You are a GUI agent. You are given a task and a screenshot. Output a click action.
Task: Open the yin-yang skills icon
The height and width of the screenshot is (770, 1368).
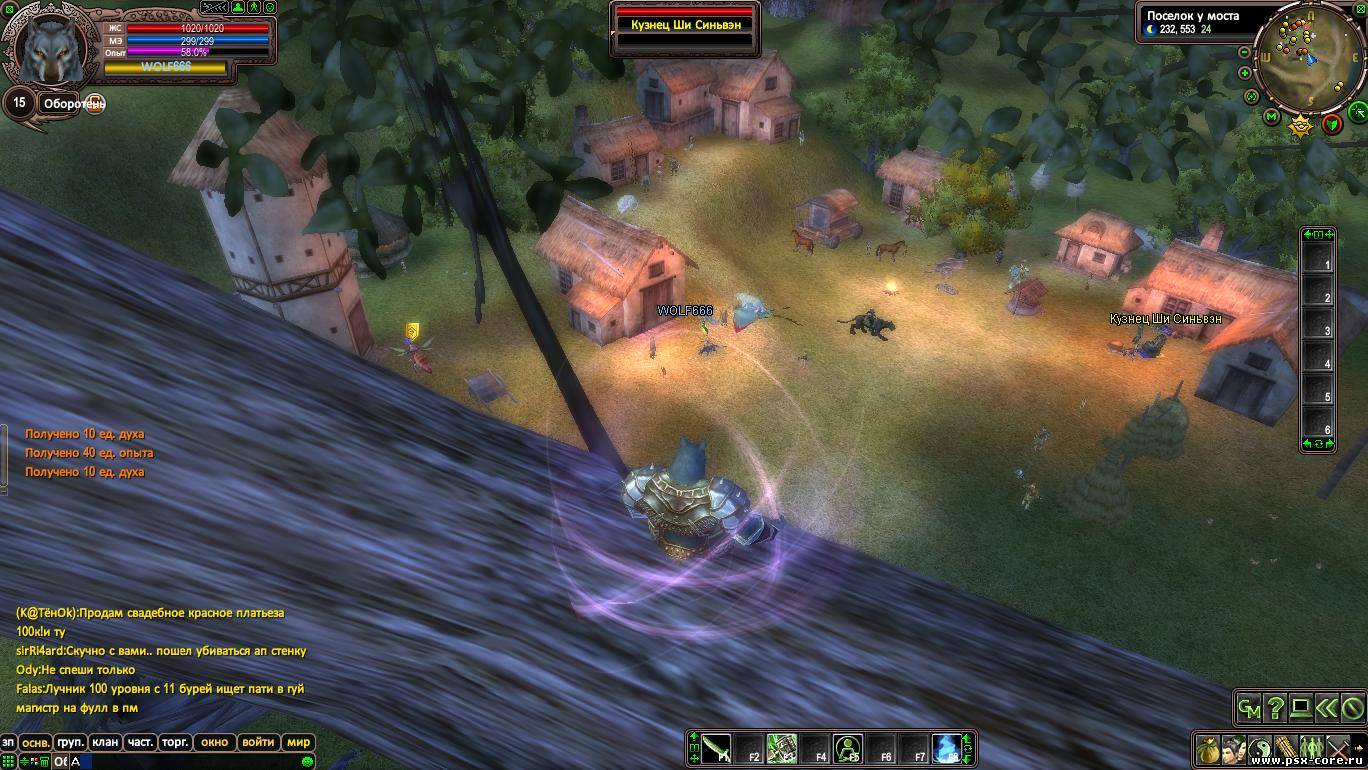1260,748
